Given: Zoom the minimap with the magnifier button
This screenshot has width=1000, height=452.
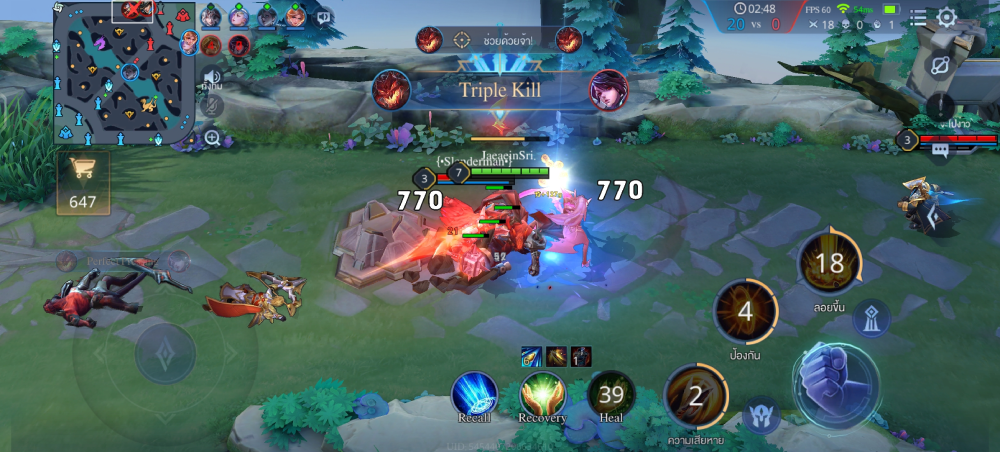Looking at the screenshot, I should [x=212, y=138].
